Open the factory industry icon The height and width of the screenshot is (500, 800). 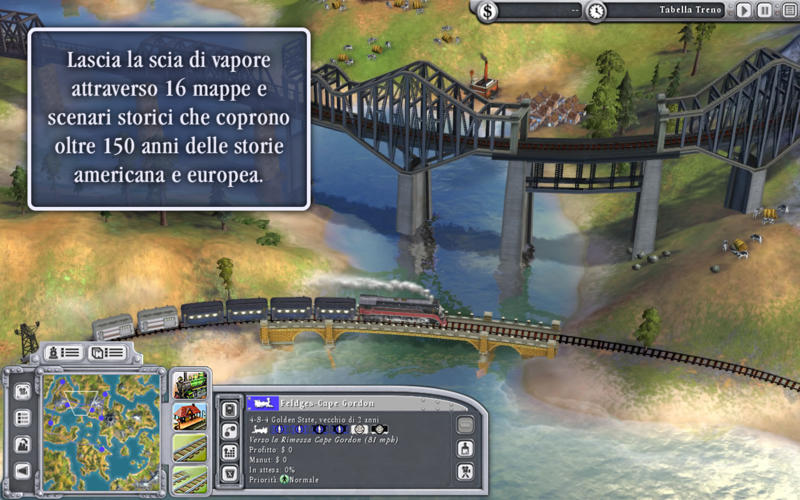click(22, 444)
